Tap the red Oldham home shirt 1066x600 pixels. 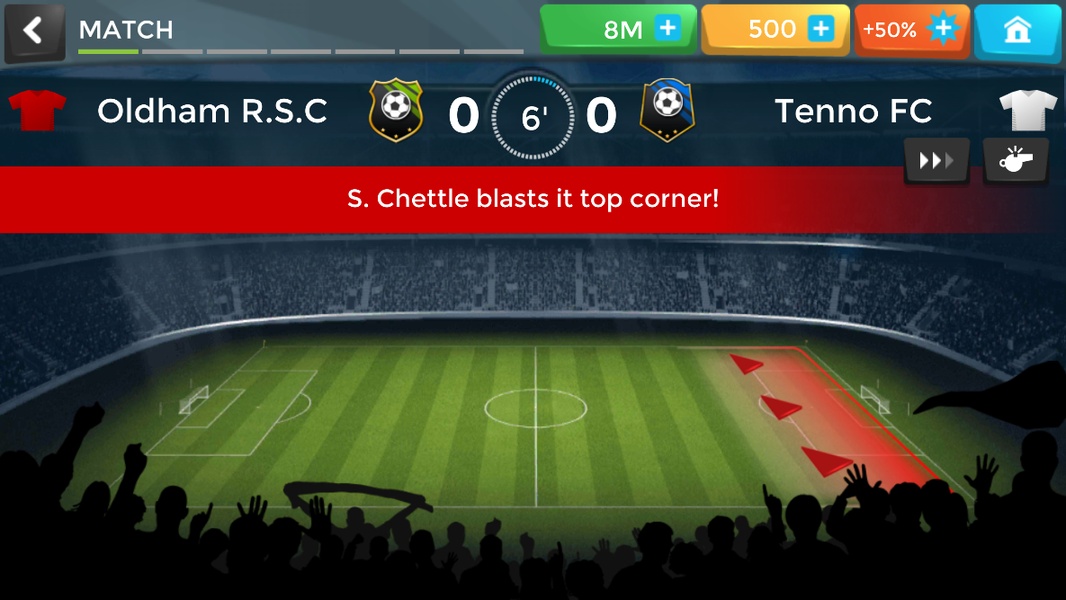[x=37, y=110]
